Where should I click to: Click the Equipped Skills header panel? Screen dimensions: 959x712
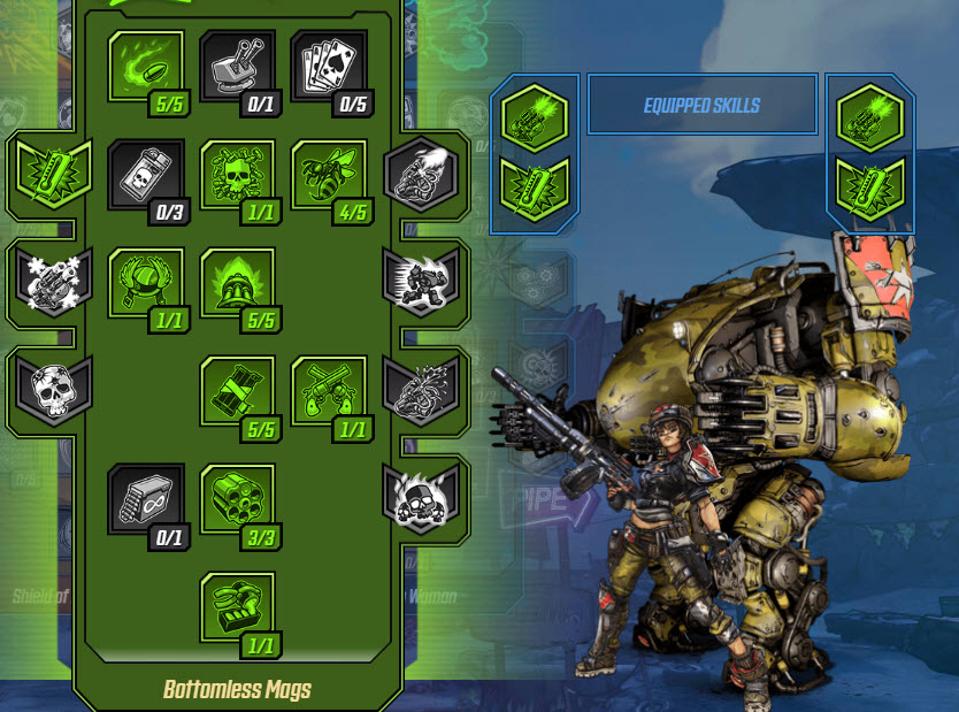coord(702,105)
